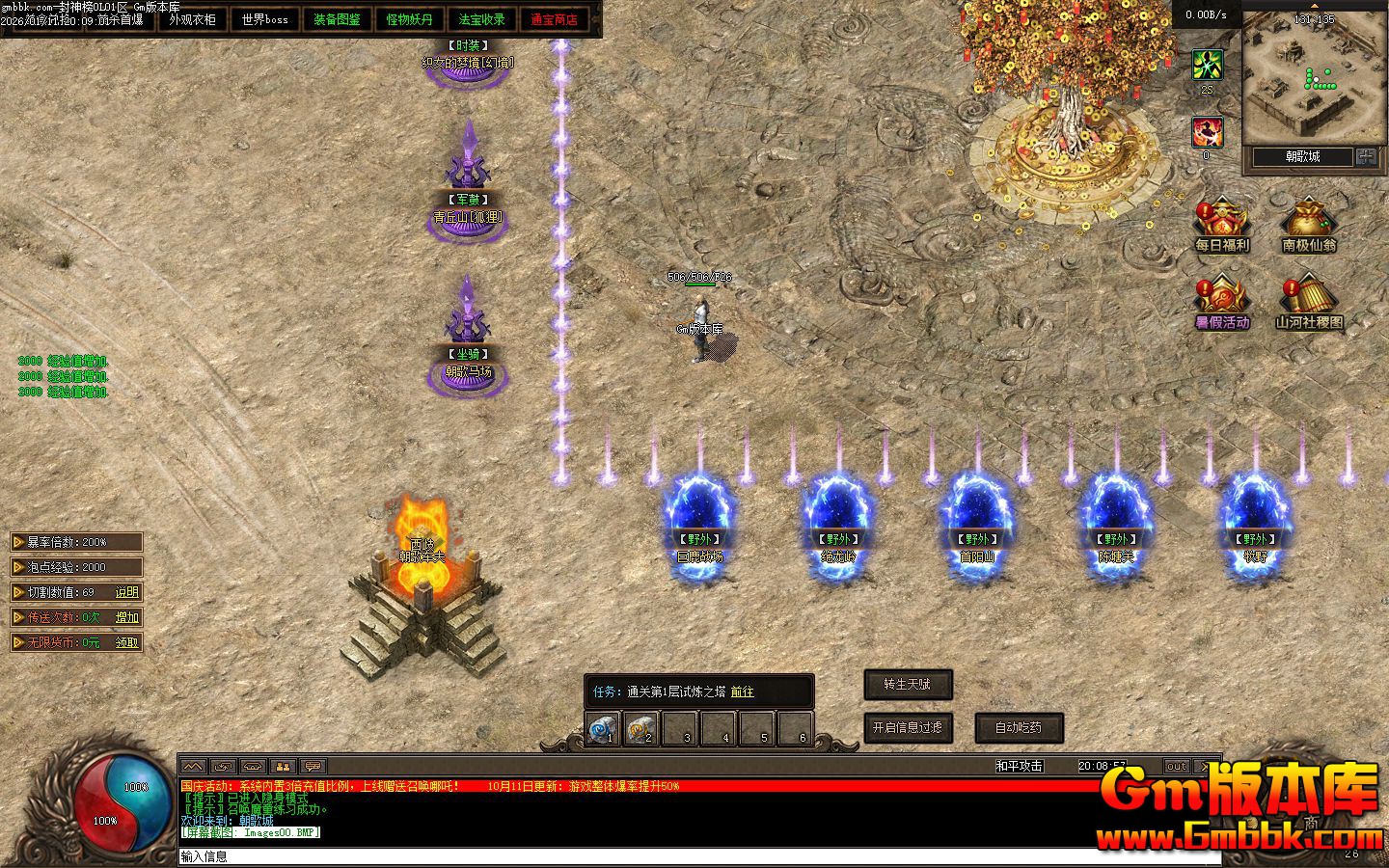Click the 转生天赋 button
This screenshot has height=868, width=1389.
tap(908, 685)
